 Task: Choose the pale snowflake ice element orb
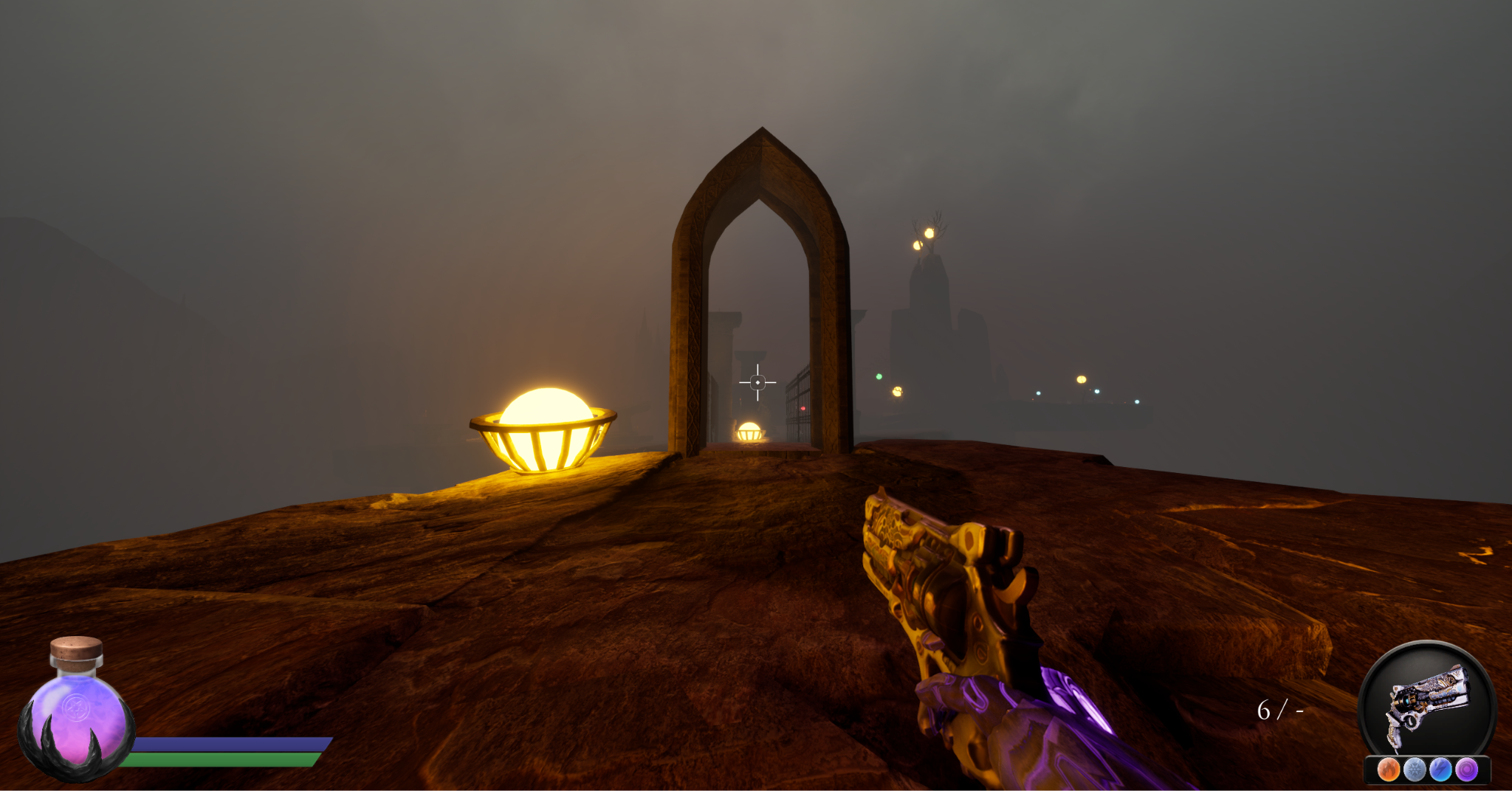click(1415, 770)
